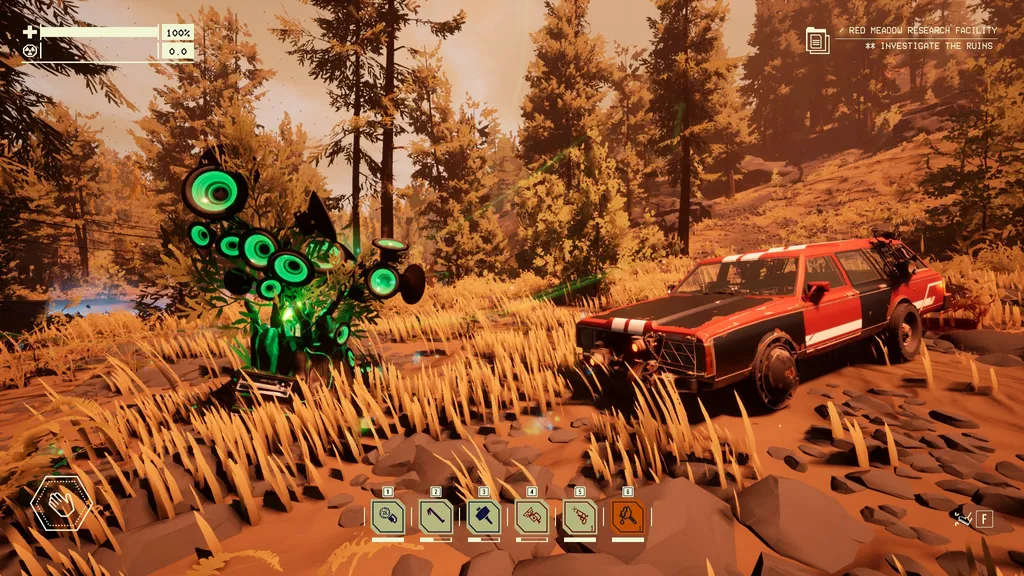
Task: Open the mission log folder icon
Action: (x=818, y=40)
